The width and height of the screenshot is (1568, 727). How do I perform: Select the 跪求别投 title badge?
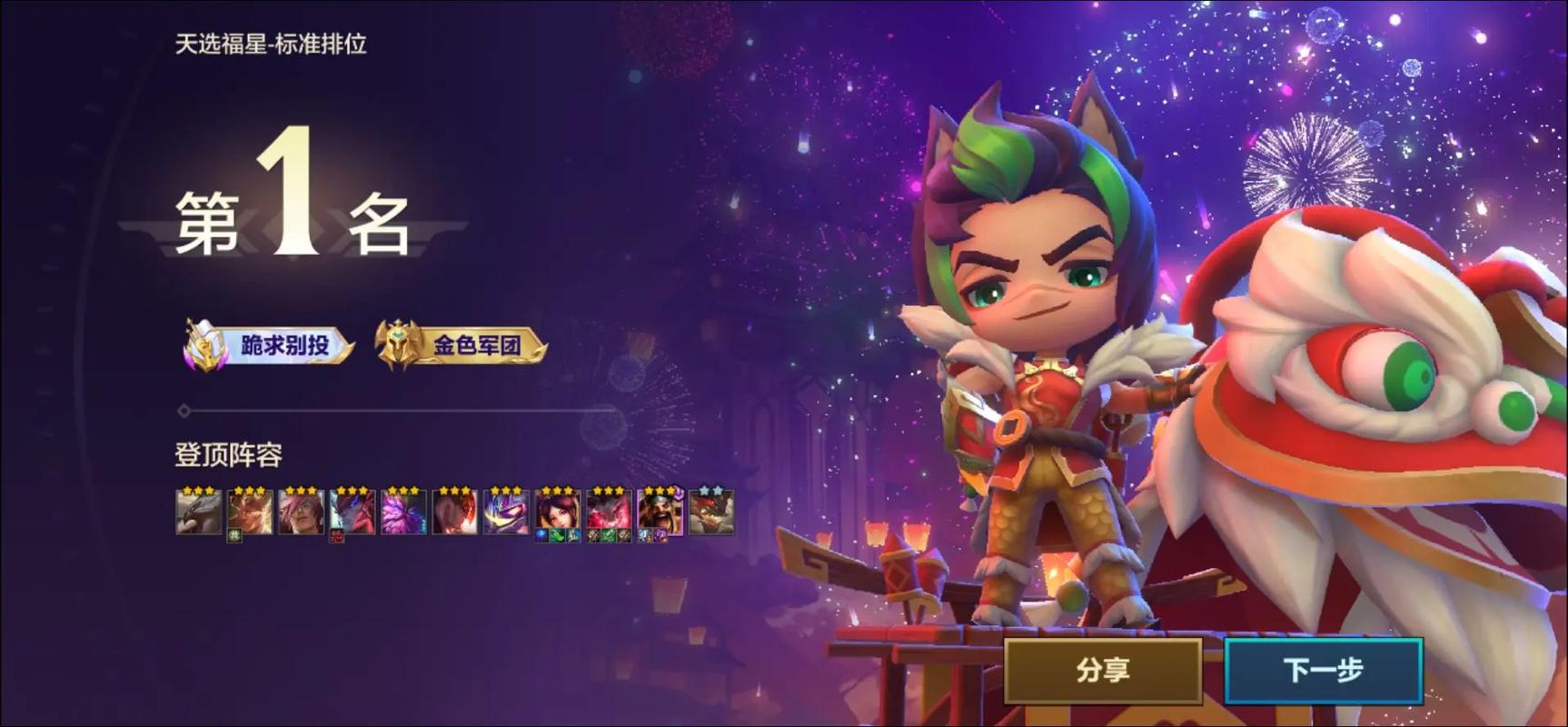coord(270,345)
